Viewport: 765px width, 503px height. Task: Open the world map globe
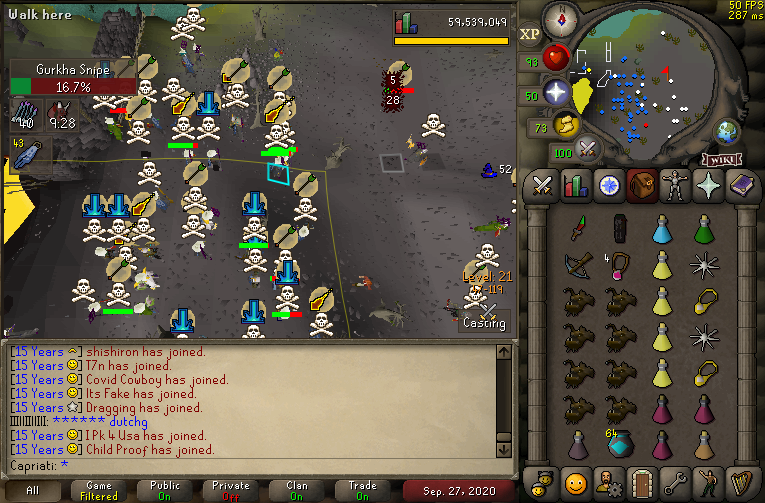pos(725,132)
